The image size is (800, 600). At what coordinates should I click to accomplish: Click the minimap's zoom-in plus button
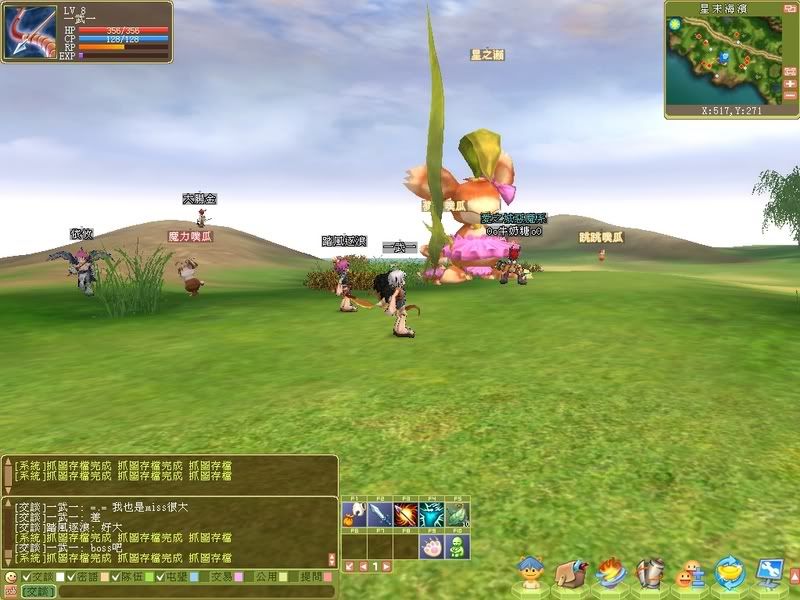pos(790,84)
